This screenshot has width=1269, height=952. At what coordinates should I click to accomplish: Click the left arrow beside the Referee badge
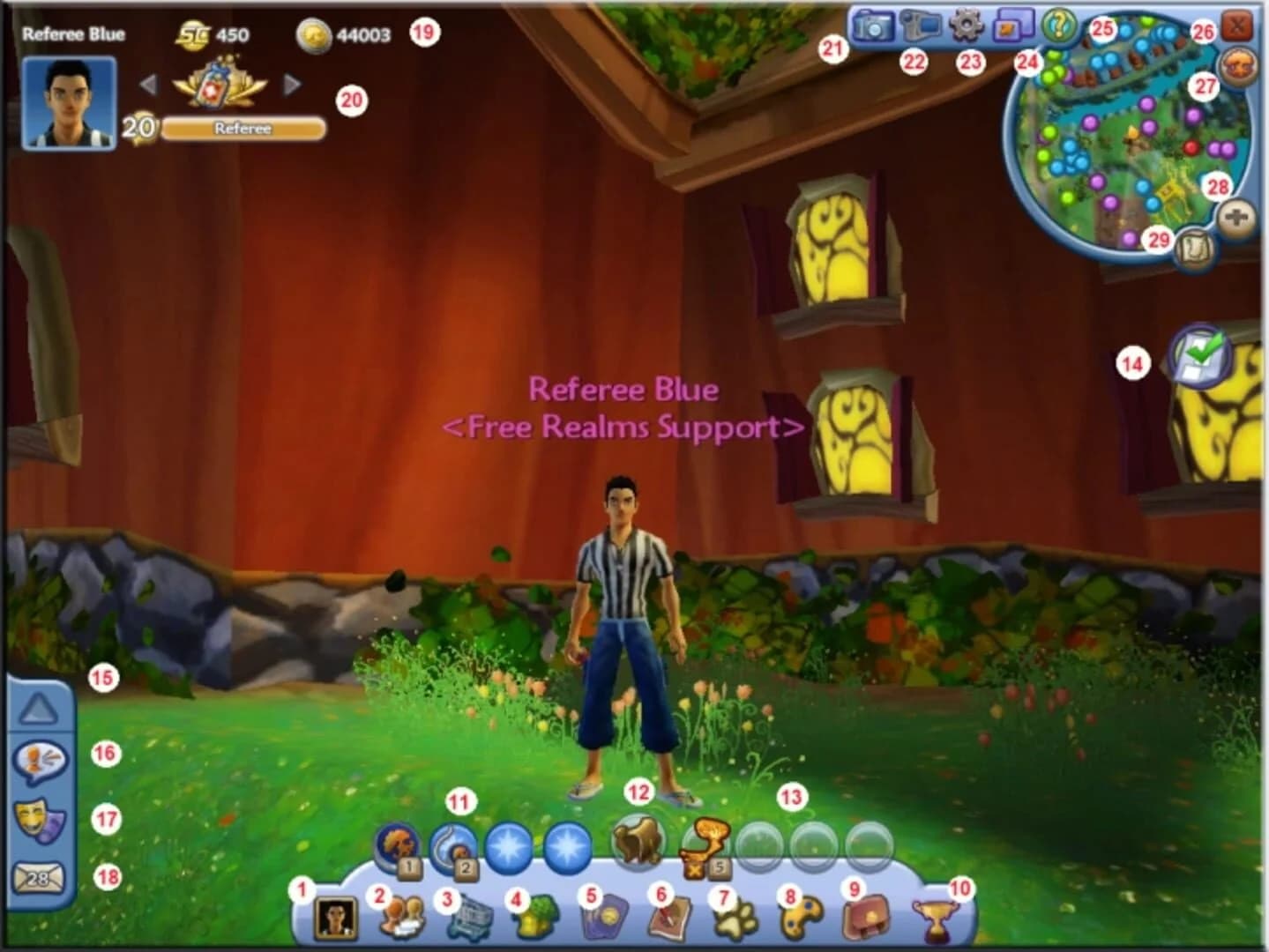click(148, 85)
